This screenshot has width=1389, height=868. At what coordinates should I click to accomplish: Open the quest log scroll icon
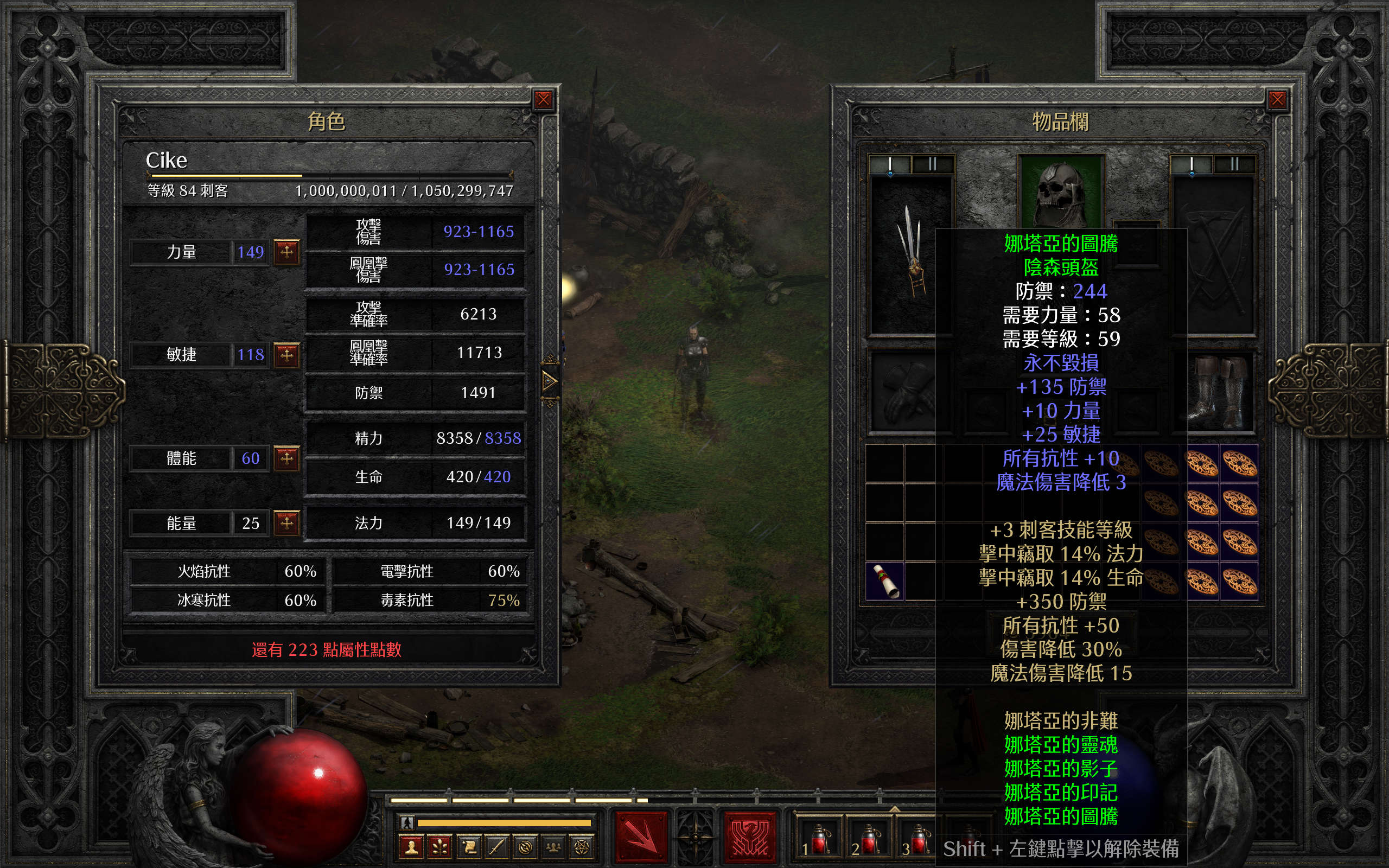coord(469,847)
